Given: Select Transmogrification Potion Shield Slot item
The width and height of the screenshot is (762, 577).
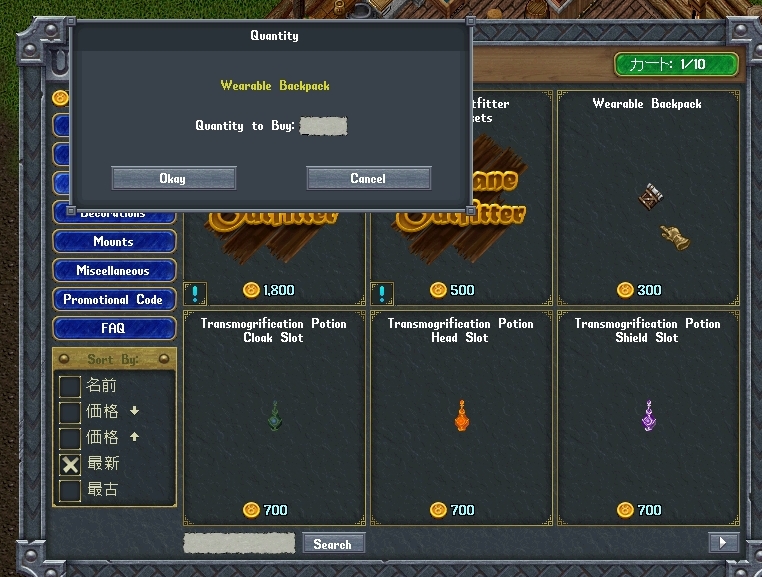Looking at the screenshot, I should [x=647, y=416].
